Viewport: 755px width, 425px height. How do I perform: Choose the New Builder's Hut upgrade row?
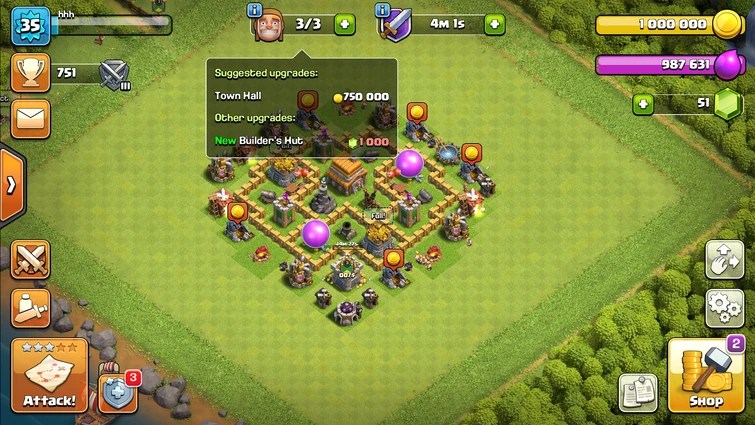[x=301, y=141]
